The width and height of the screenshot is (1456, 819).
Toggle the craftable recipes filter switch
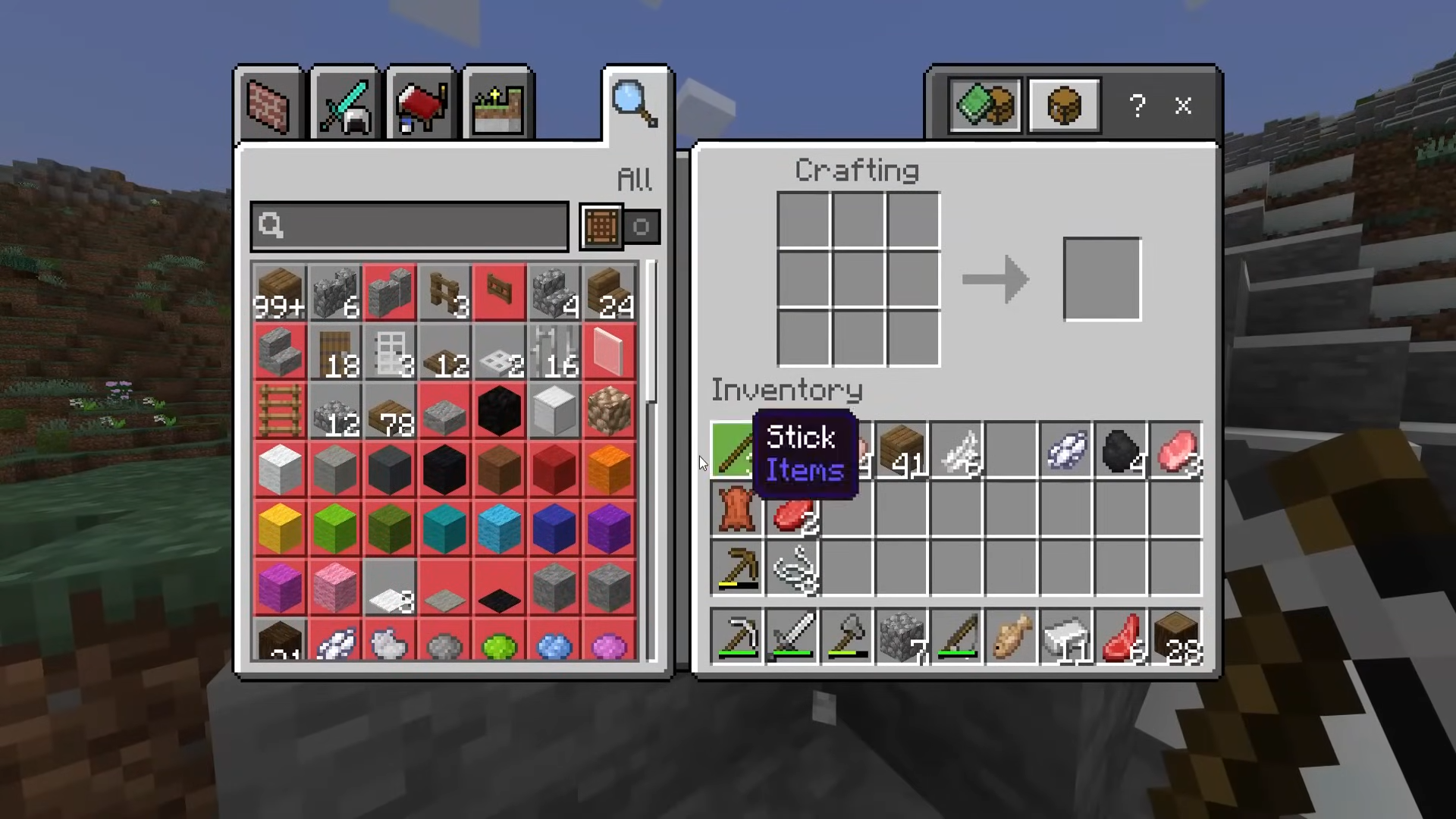click(x=641, y=227)
